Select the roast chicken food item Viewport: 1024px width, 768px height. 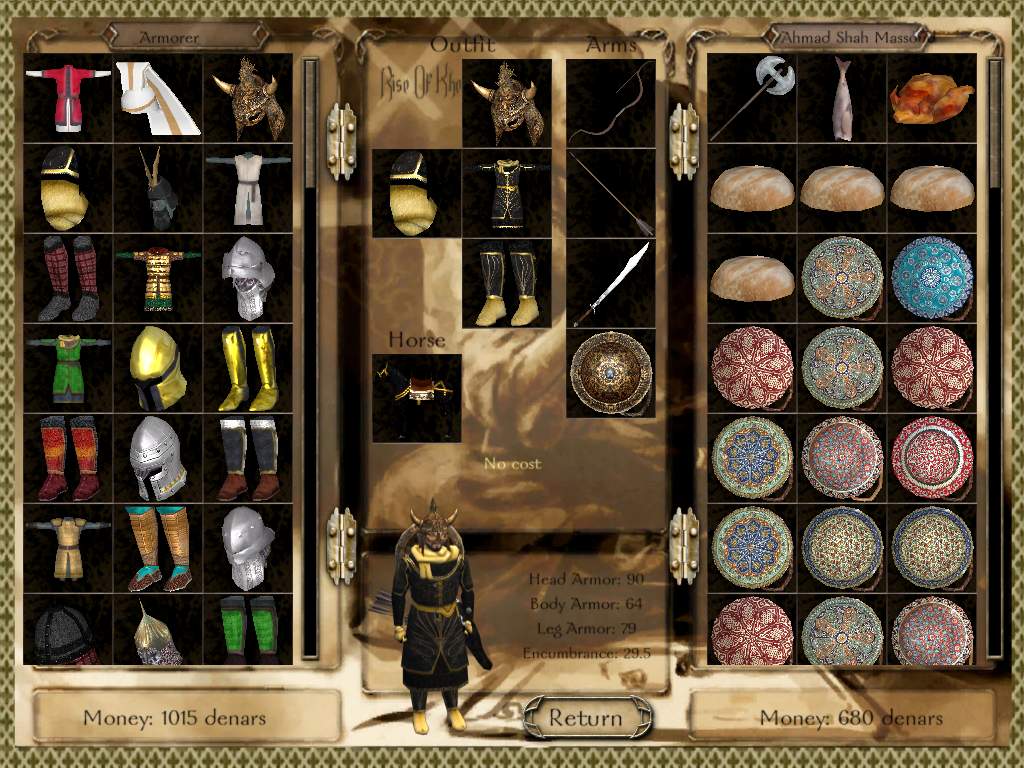pyautogui.click(x=932, y=98)
